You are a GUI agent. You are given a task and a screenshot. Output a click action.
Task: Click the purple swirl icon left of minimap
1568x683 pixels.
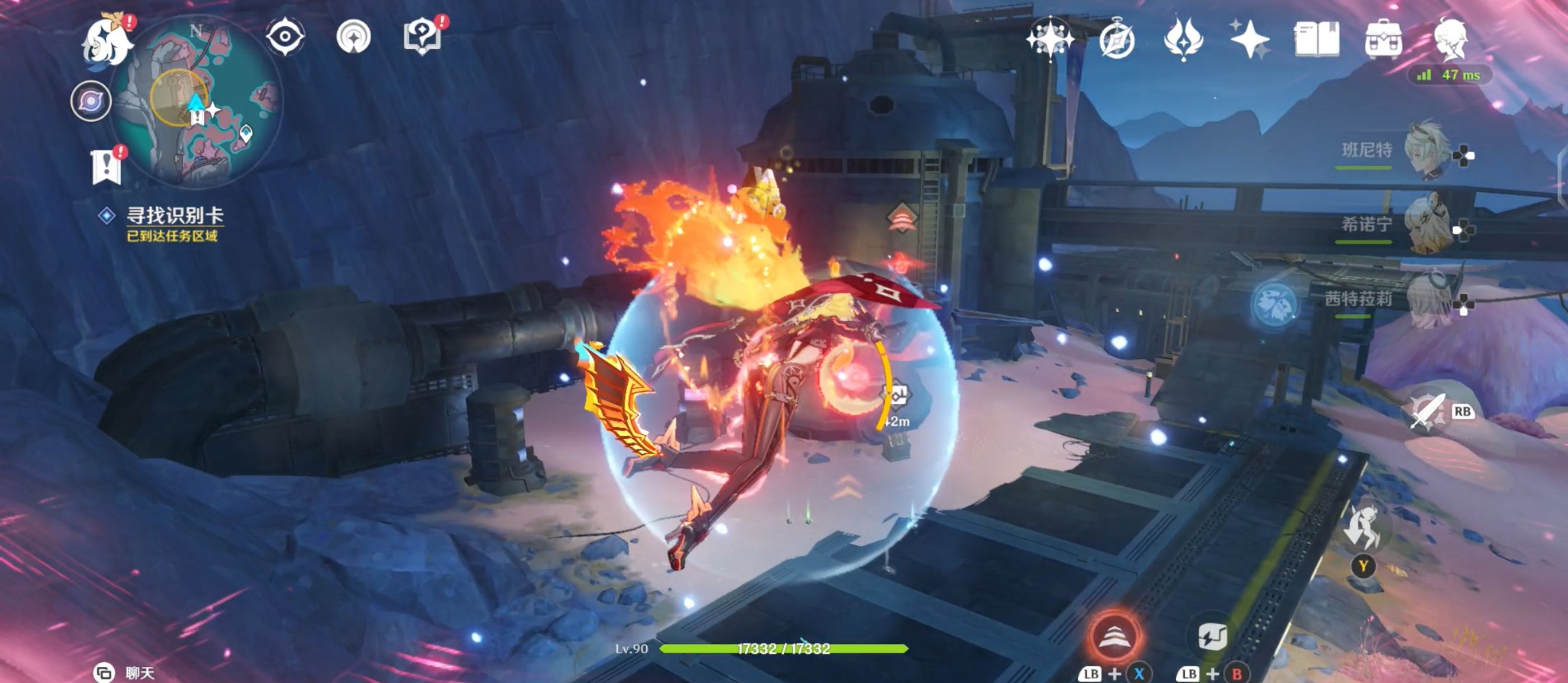pyautogui.click(x=91, y=101)
